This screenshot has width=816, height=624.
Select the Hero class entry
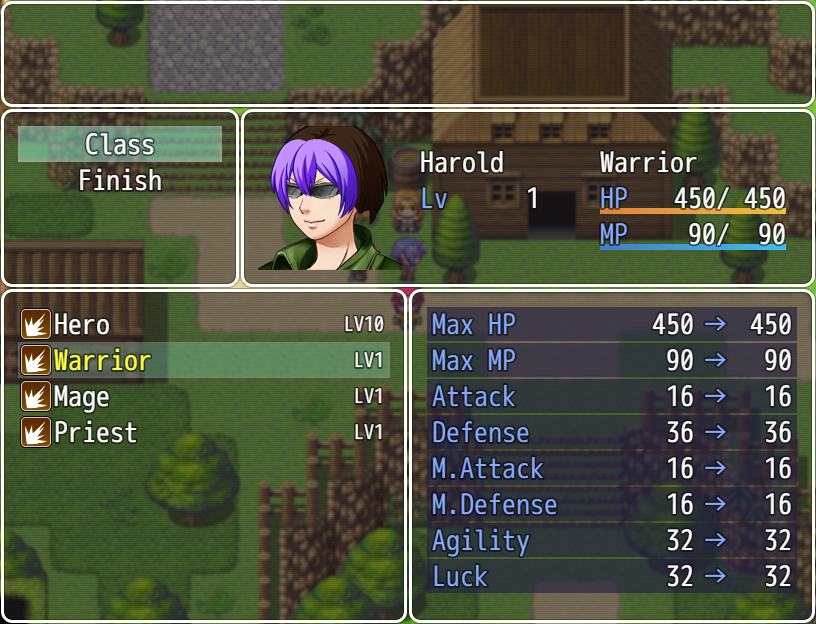tap(203, 325)
